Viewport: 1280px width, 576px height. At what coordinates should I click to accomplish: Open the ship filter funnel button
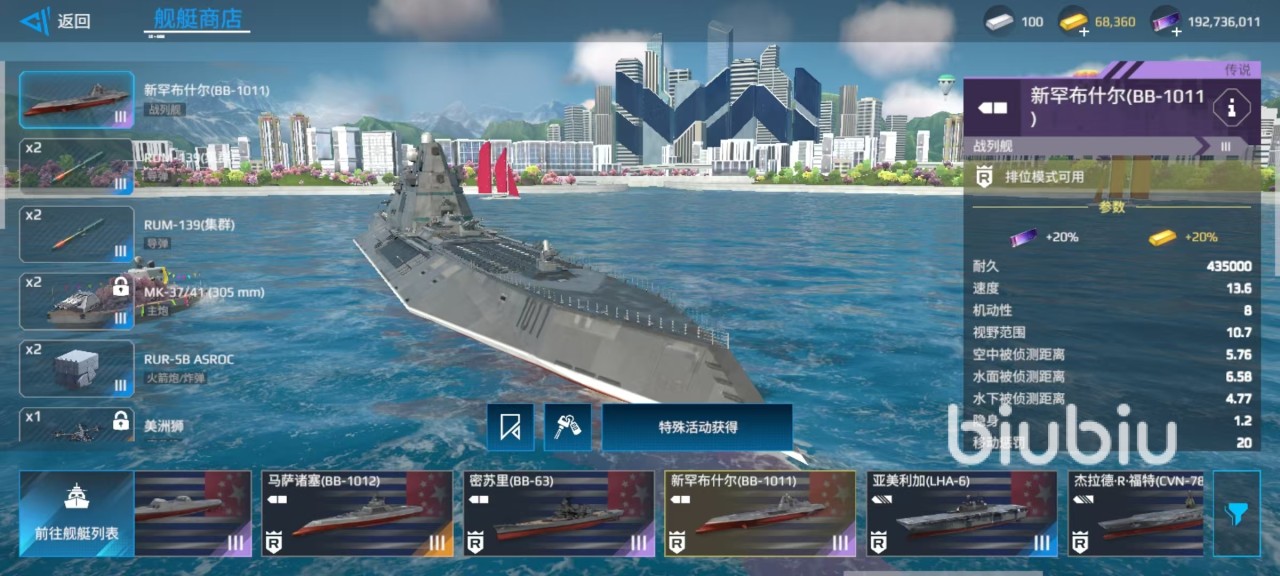[1236, 513]
